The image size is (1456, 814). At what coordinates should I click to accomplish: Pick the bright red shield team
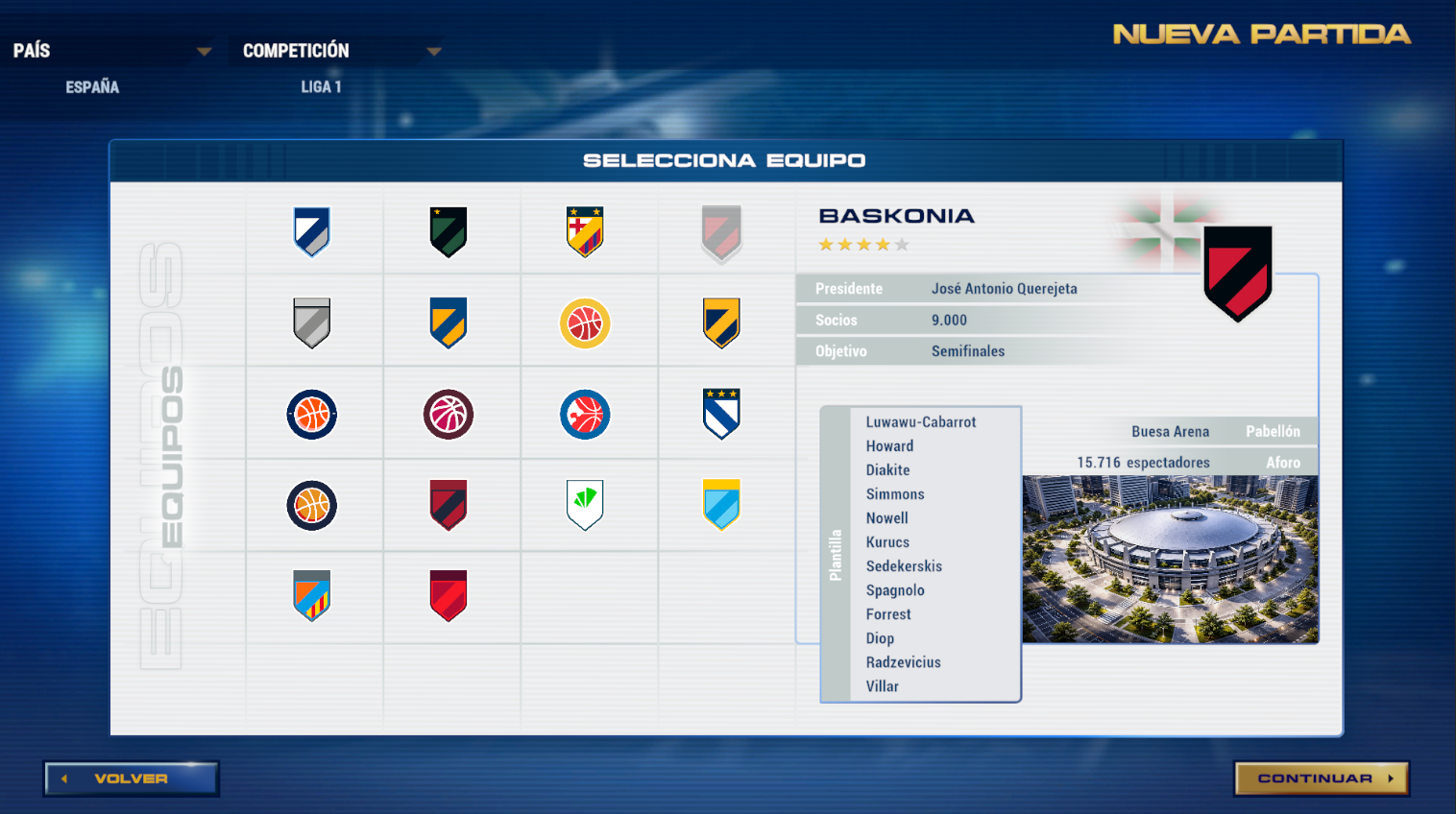tap(449, 596)
